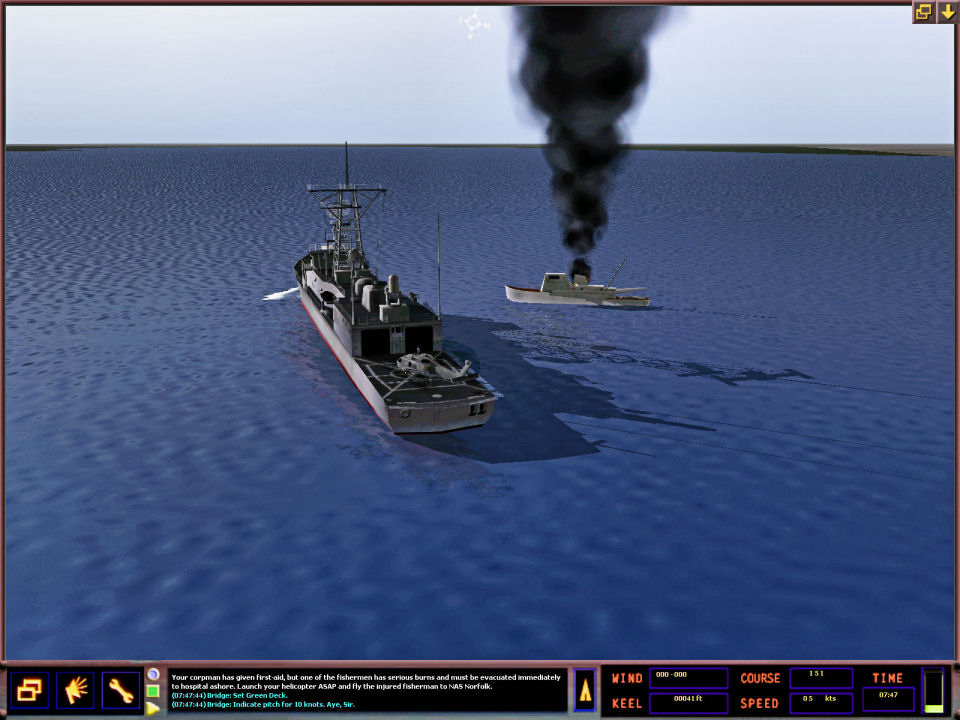Select the COURSE value box

tap(821, 678)
